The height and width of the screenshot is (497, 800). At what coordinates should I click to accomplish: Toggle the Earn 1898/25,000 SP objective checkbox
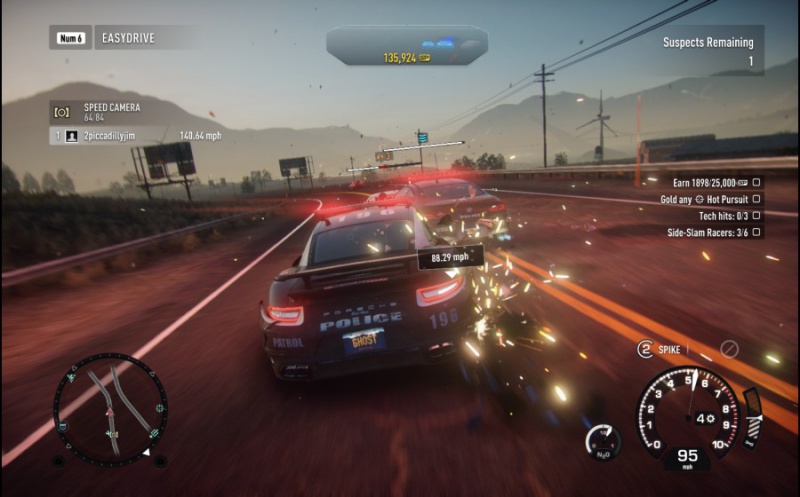click(x=757, y=182)
